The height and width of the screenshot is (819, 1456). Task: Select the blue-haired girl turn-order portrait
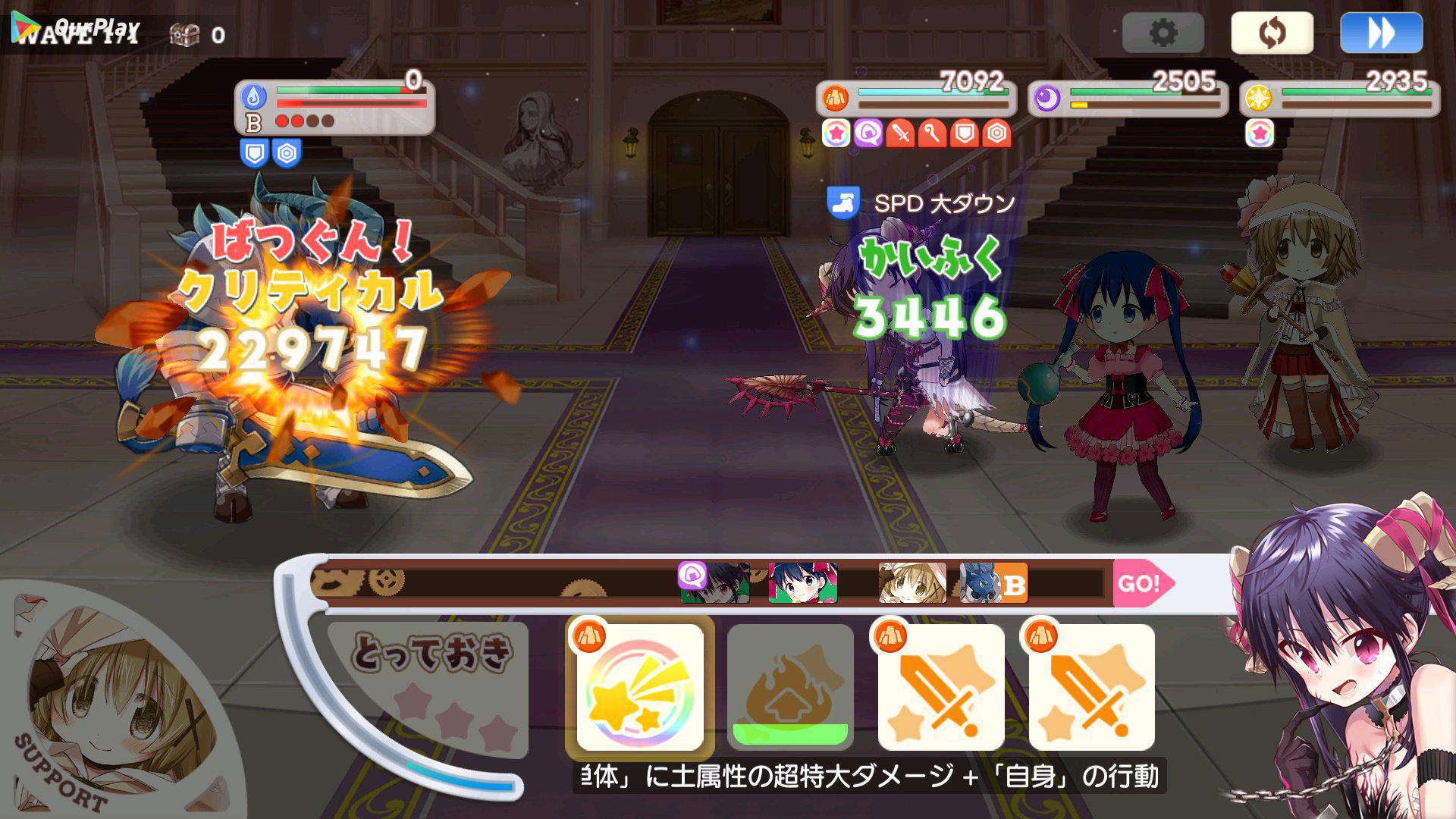803,583
